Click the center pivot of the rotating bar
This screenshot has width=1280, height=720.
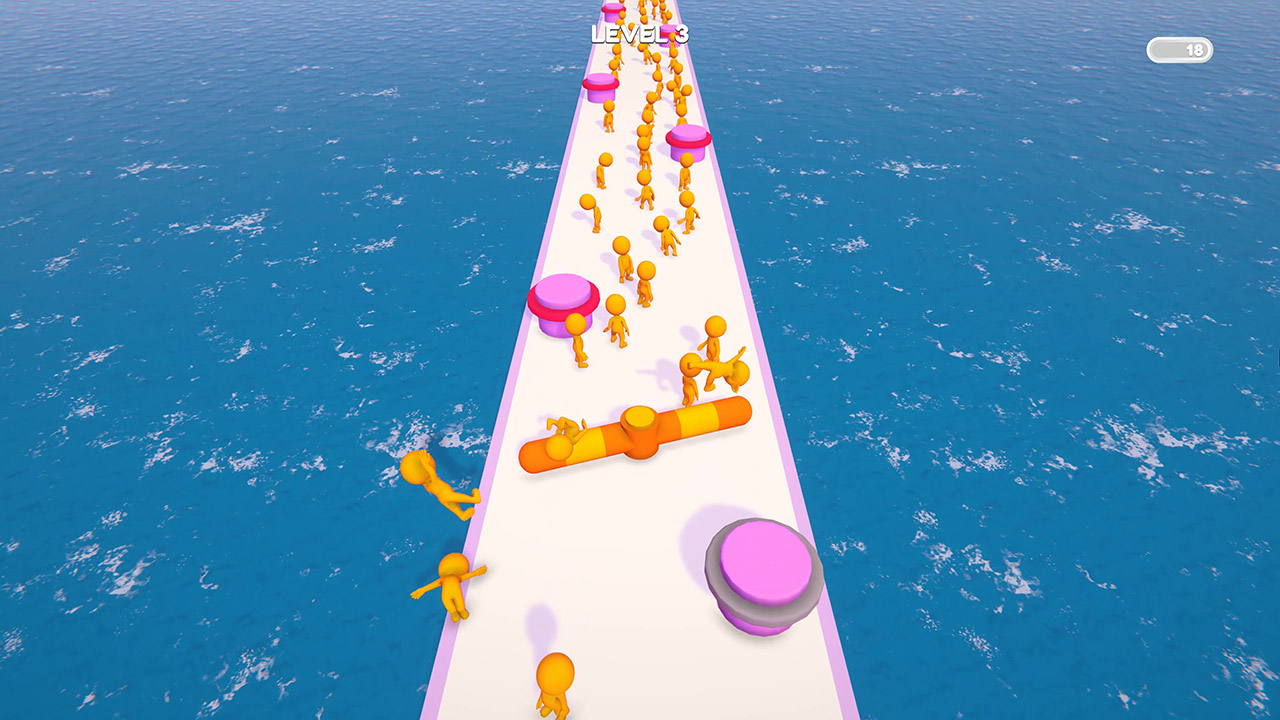[641, 418]
